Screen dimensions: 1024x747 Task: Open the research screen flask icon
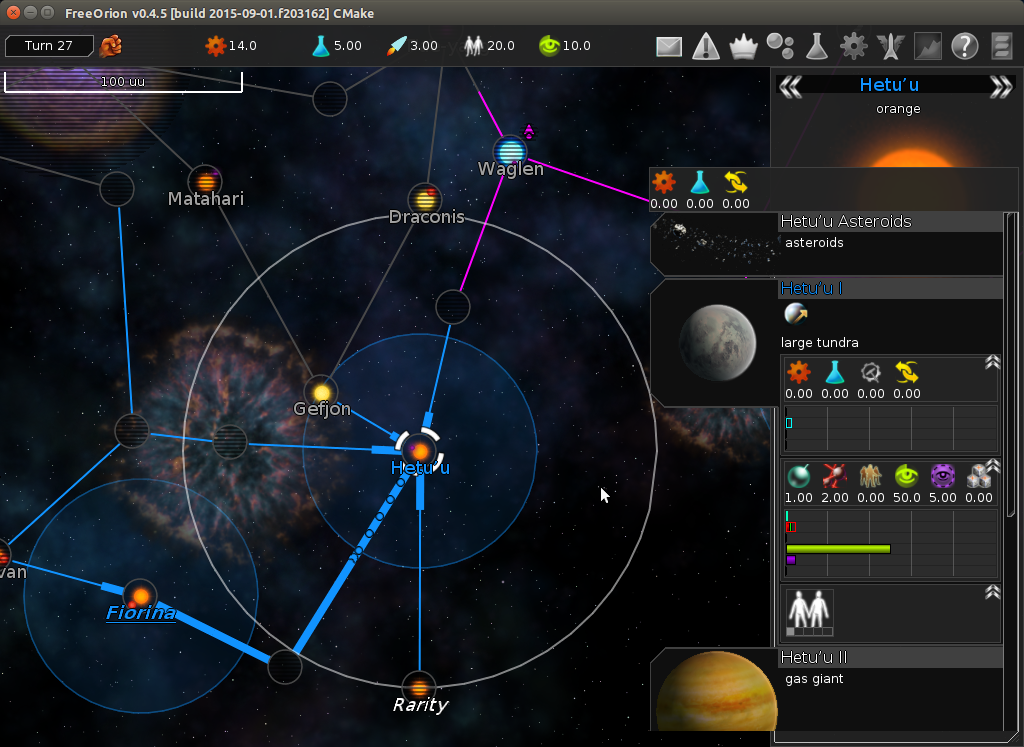[x=817, y=46]
